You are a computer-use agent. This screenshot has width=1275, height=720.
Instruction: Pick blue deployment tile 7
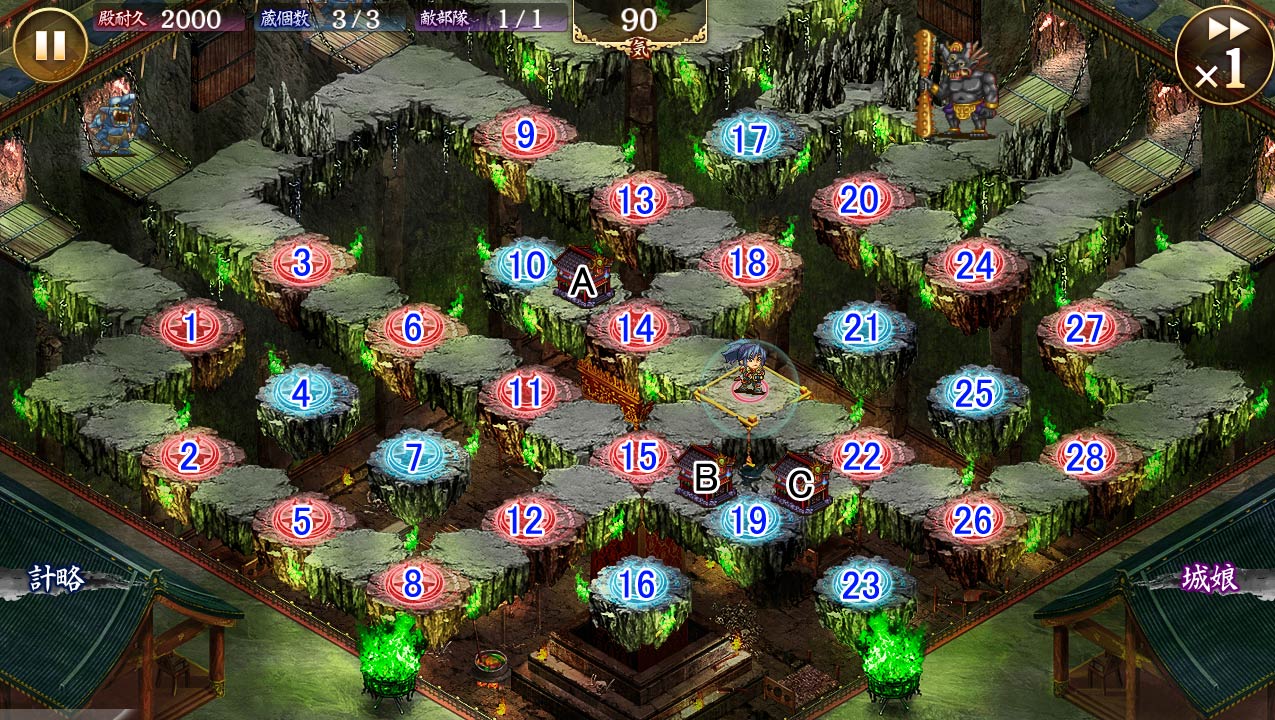413,457
